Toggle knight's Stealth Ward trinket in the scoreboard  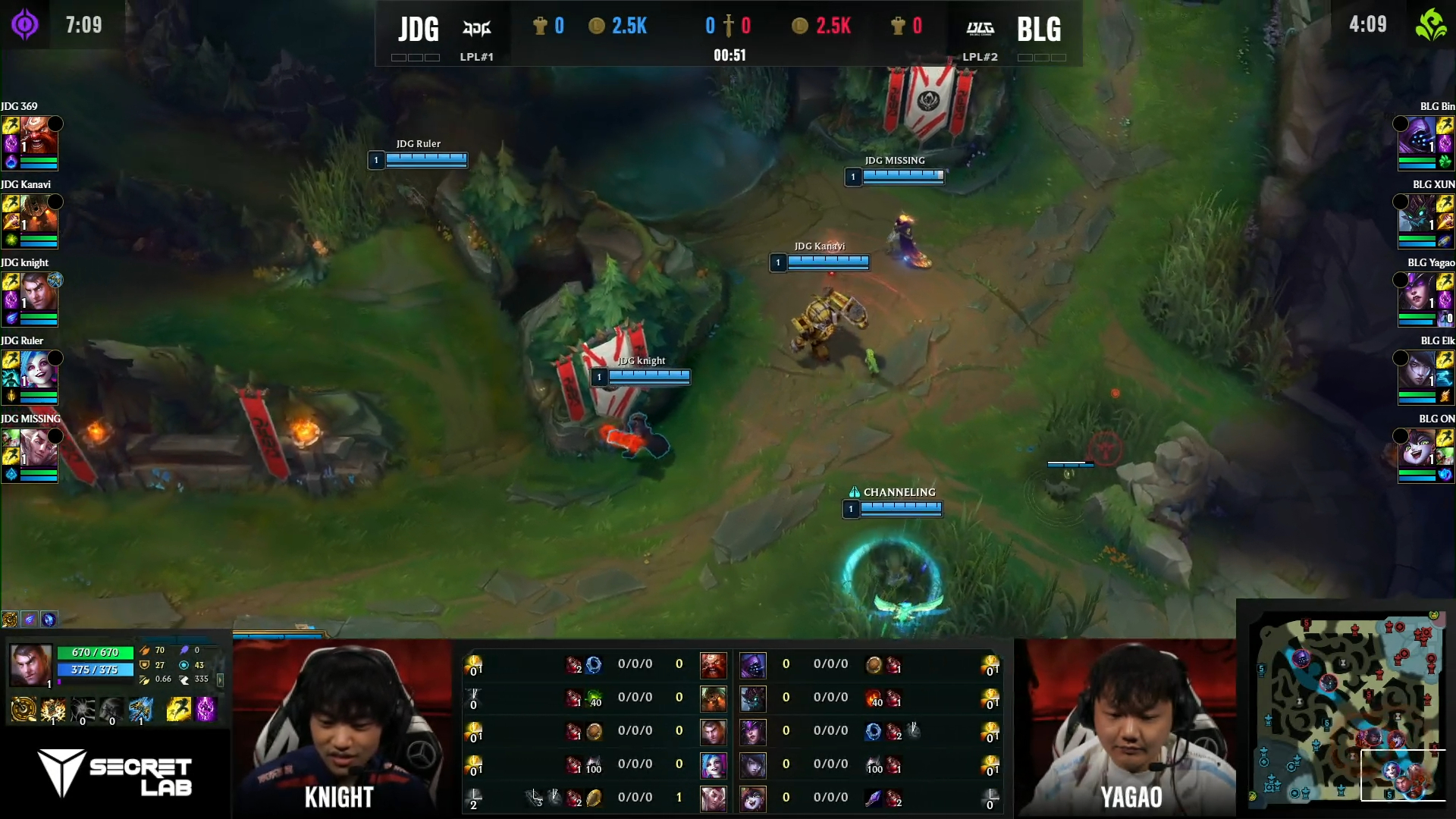(472, 731)
